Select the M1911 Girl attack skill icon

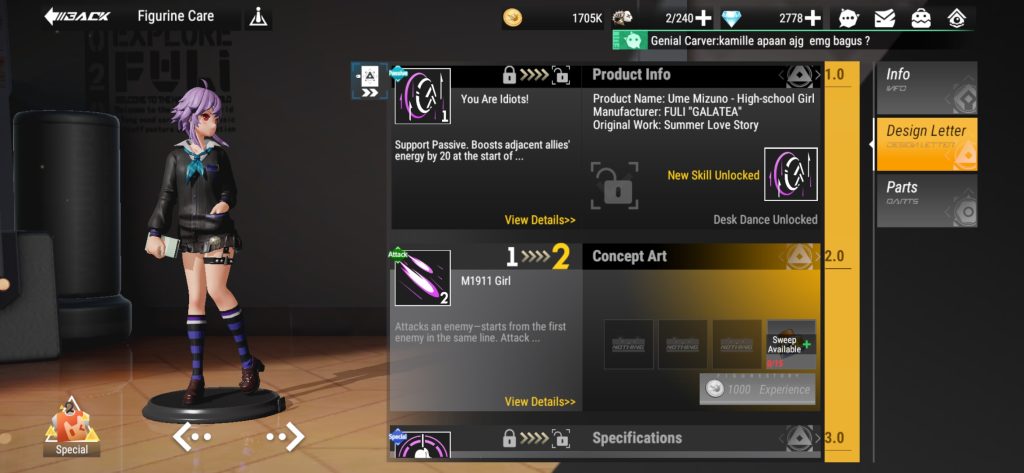click(422, 278)
